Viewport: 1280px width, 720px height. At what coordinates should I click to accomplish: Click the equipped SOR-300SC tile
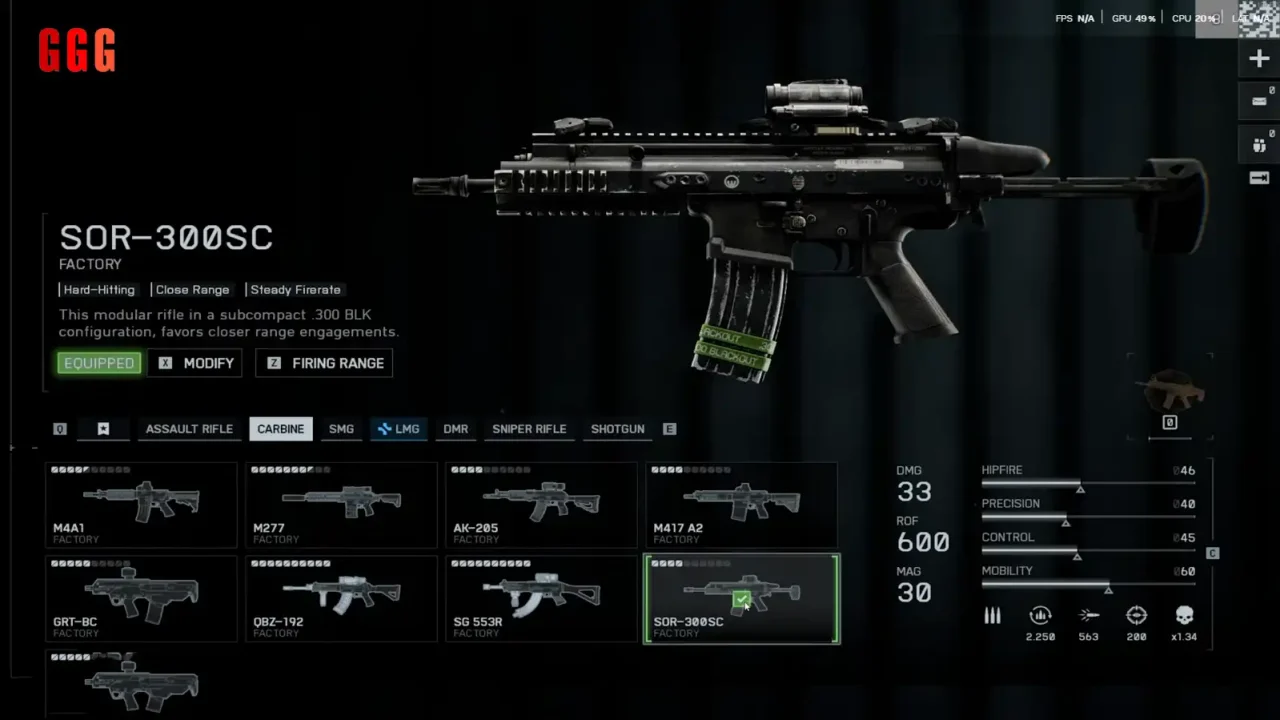click(x=741, y=598)
